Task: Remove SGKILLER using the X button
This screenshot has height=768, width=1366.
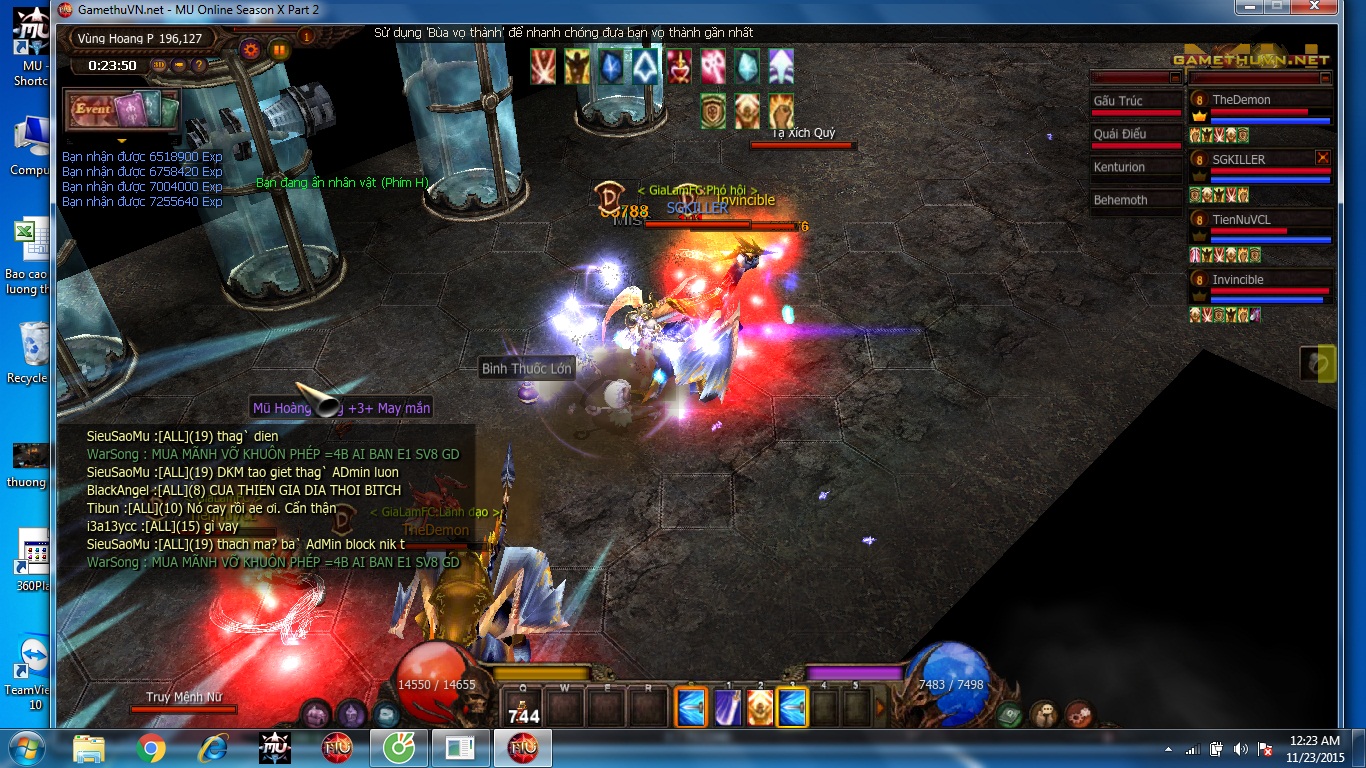Action: pyautogui.click(x=1322, y=158)
